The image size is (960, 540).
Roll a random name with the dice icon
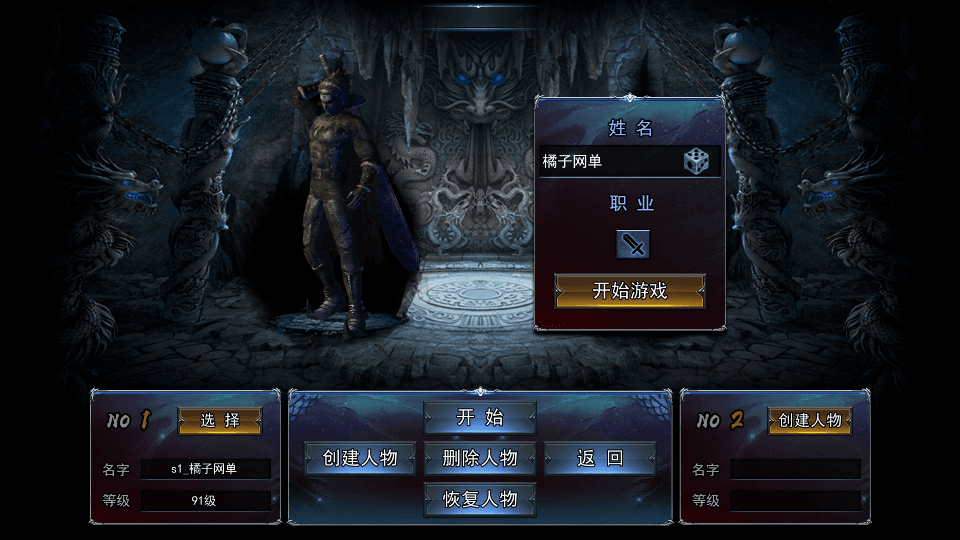[x=696, y=161]
